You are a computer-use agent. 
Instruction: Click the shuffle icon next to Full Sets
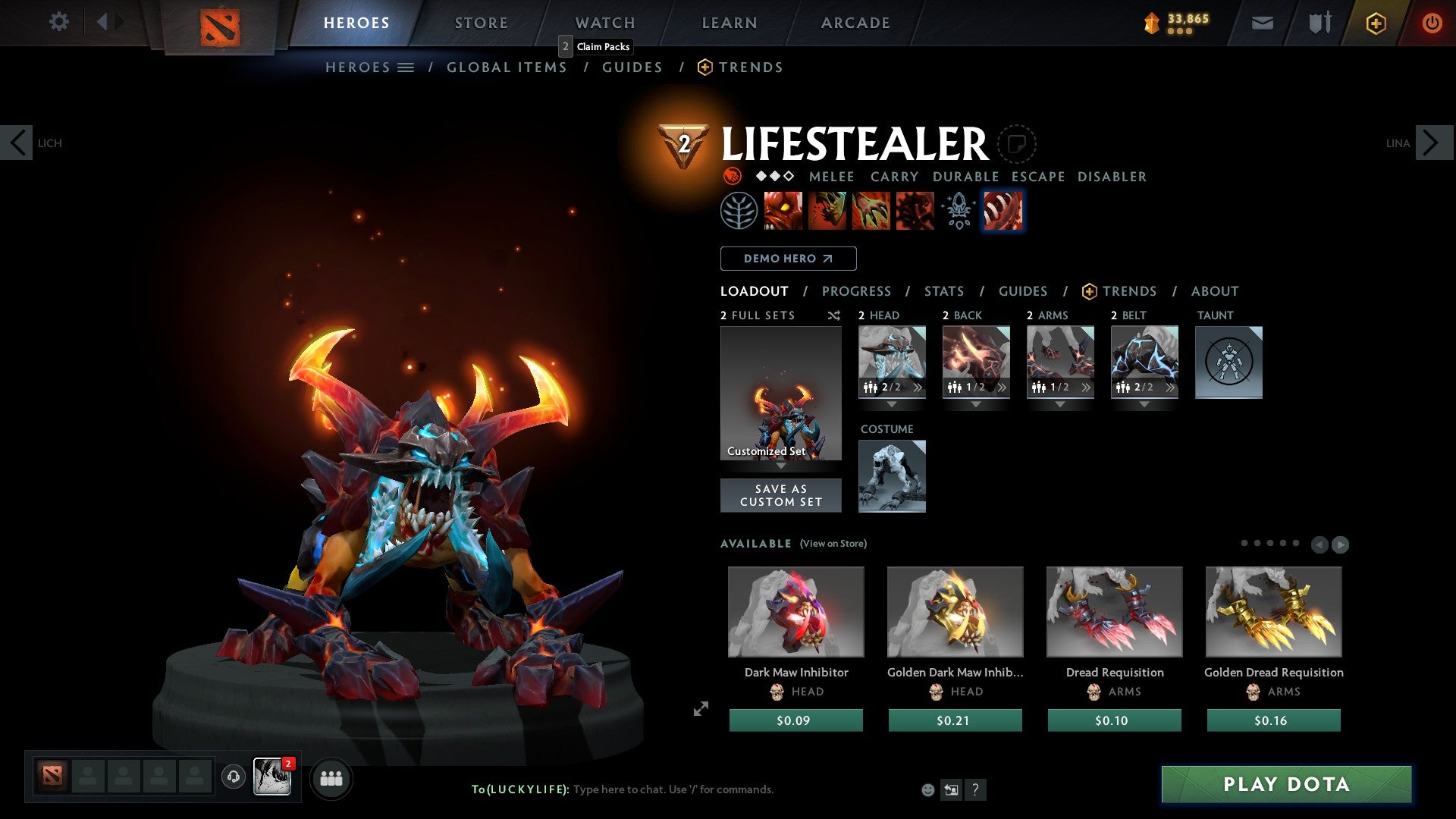(x=834, y=315)
